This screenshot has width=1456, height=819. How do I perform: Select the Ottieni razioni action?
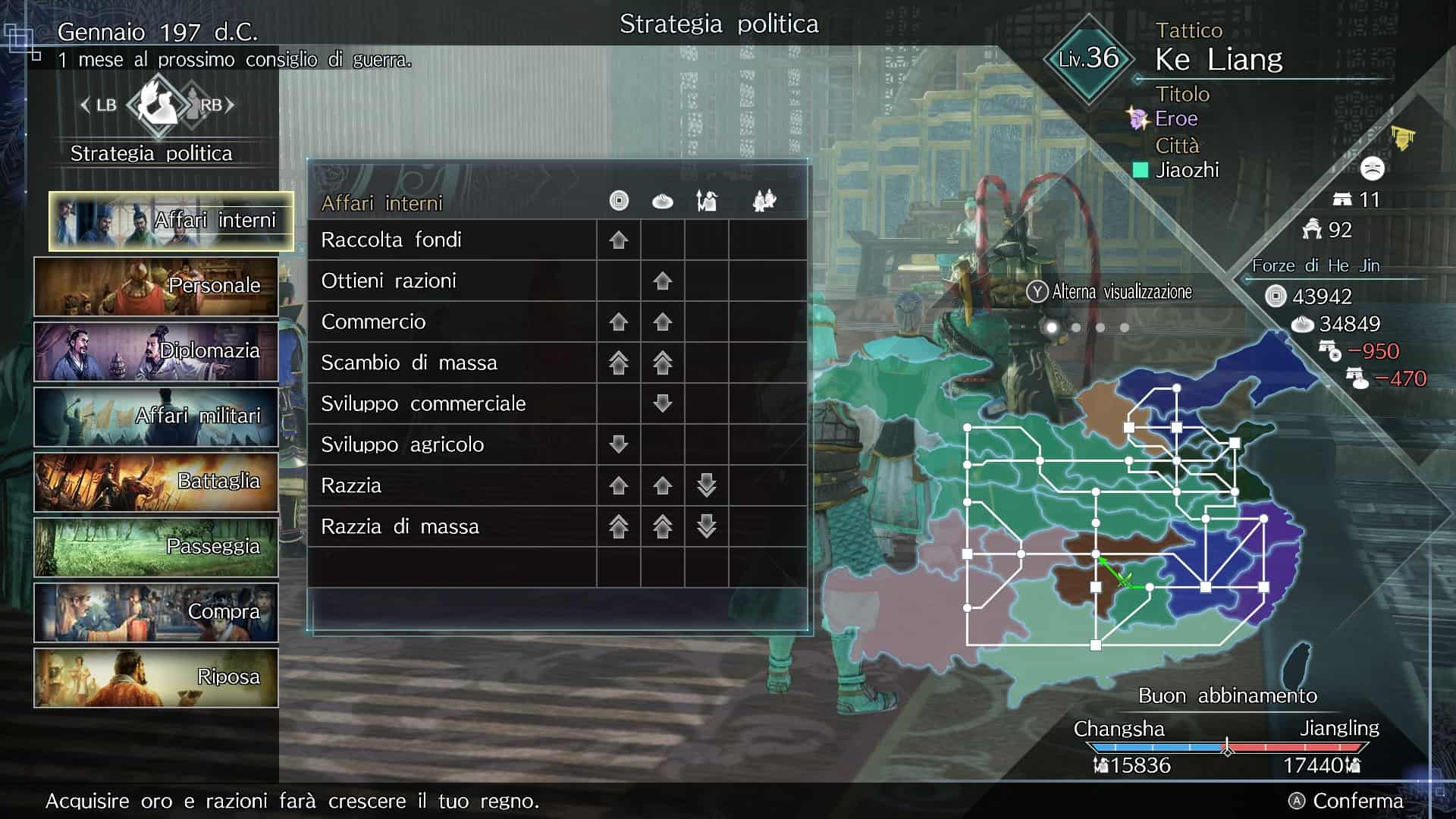pos(452,281)
